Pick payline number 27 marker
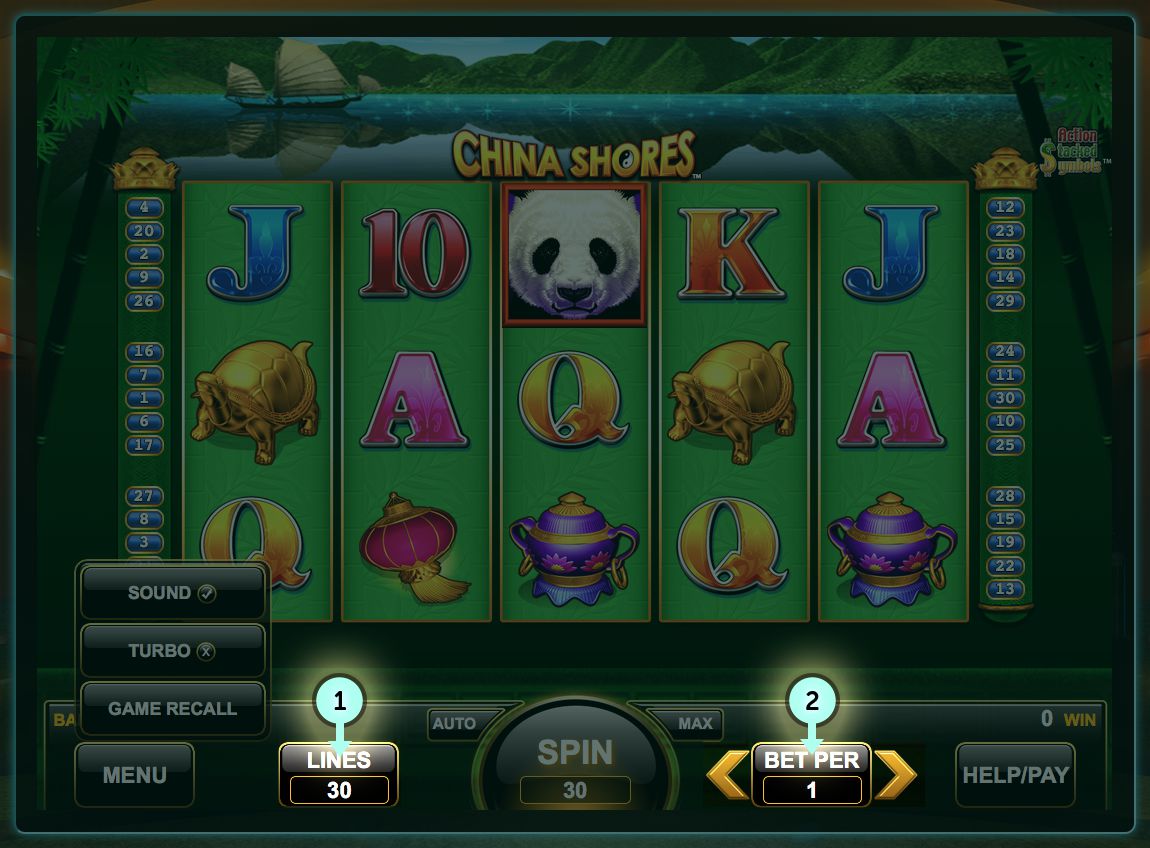 (144, 496)
